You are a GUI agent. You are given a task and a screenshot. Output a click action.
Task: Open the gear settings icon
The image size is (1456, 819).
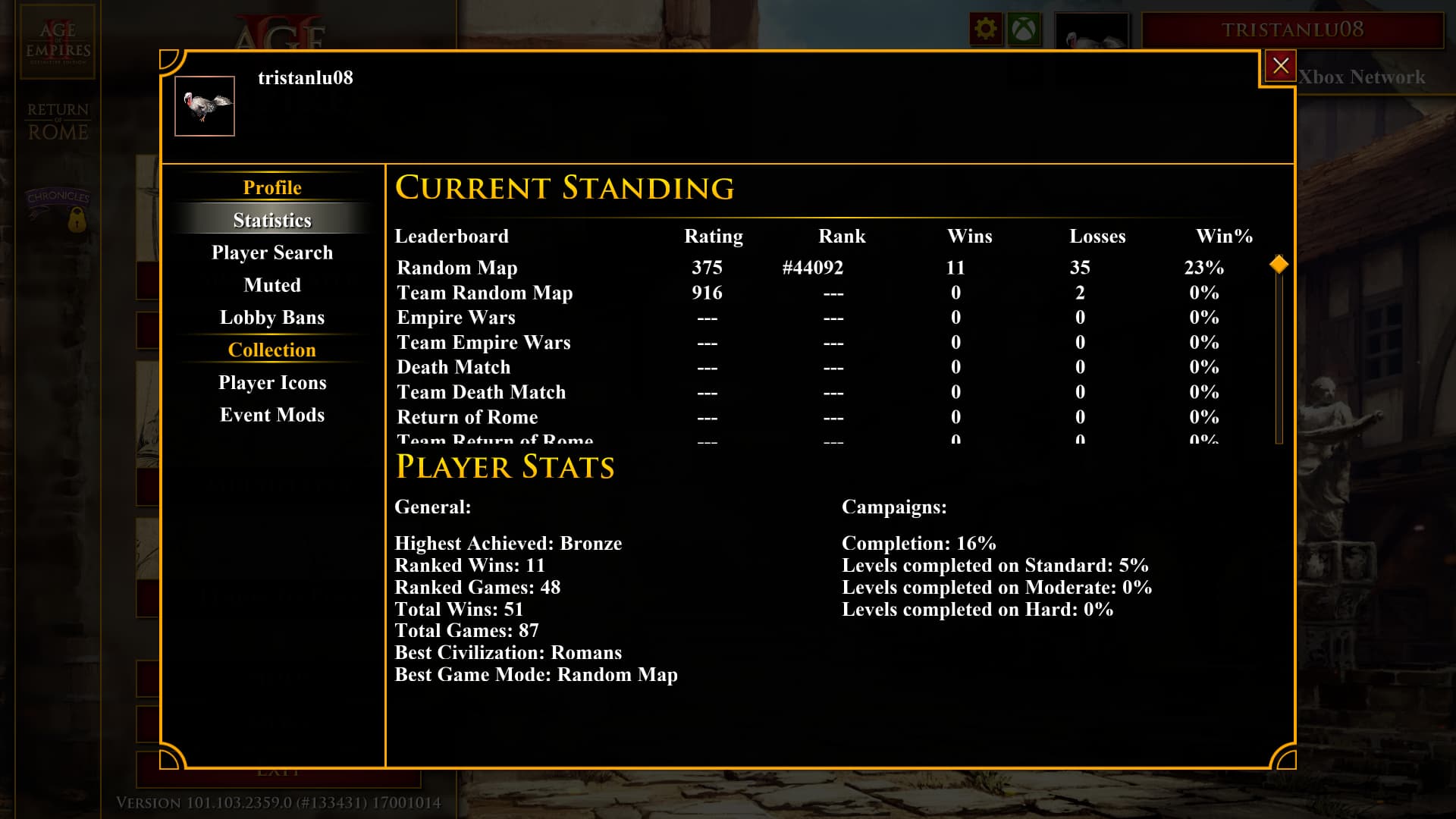(x=986, y=30)
